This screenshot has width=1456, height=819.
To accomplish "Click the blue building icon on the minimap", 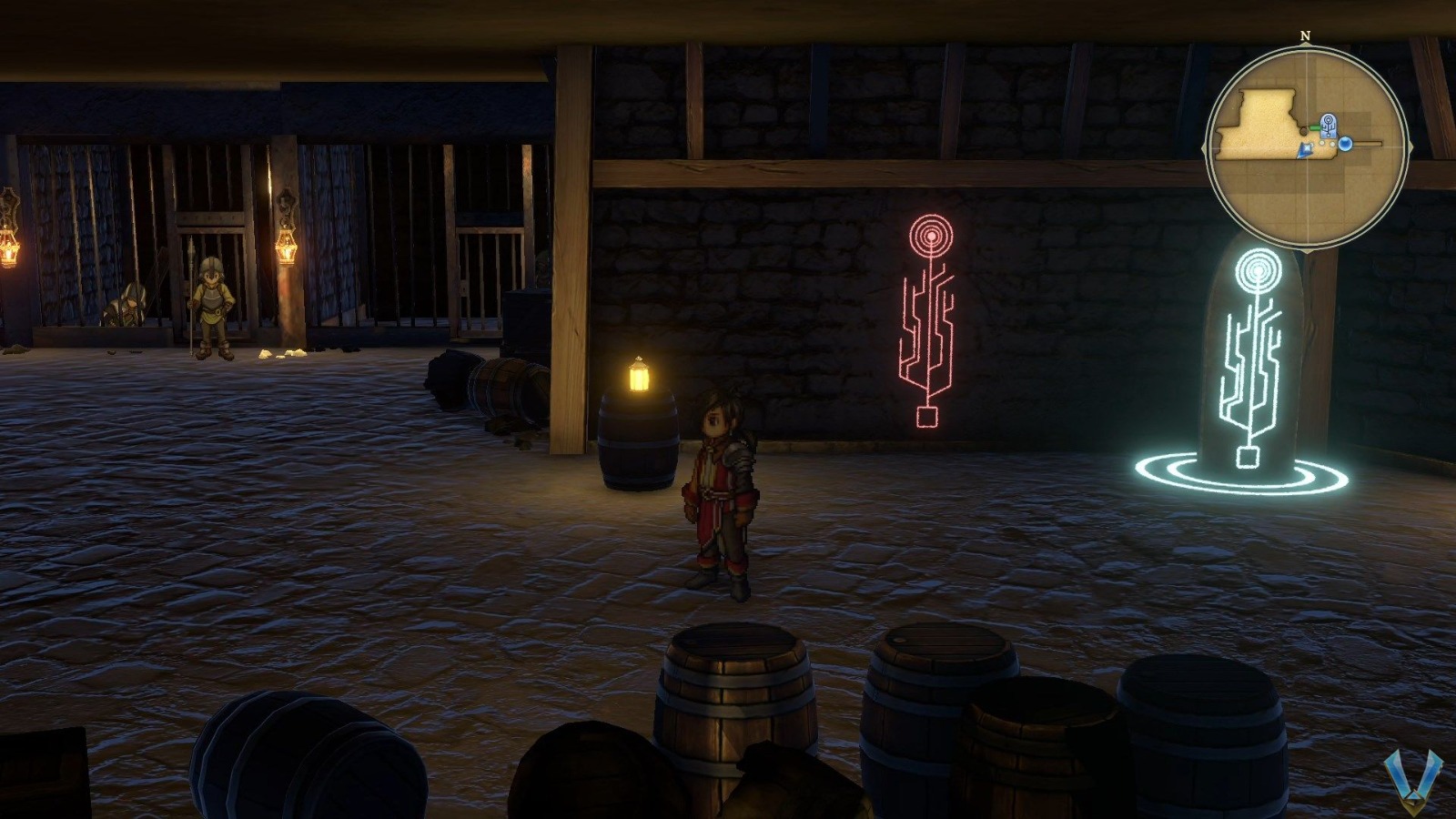I will (1328, 125).
